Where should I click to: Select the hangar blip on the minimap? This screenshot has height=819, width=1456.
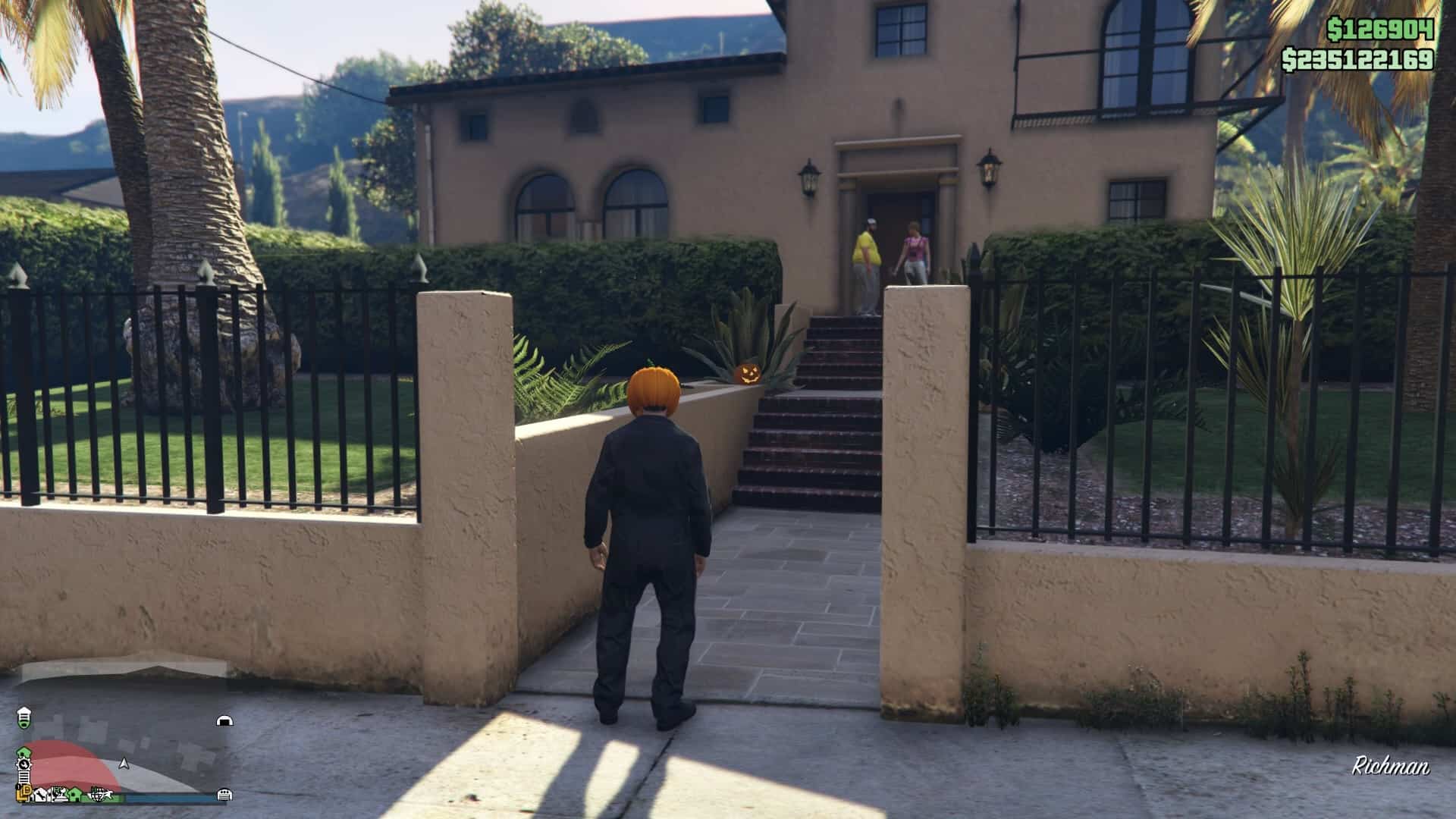(x=224, y=721)
